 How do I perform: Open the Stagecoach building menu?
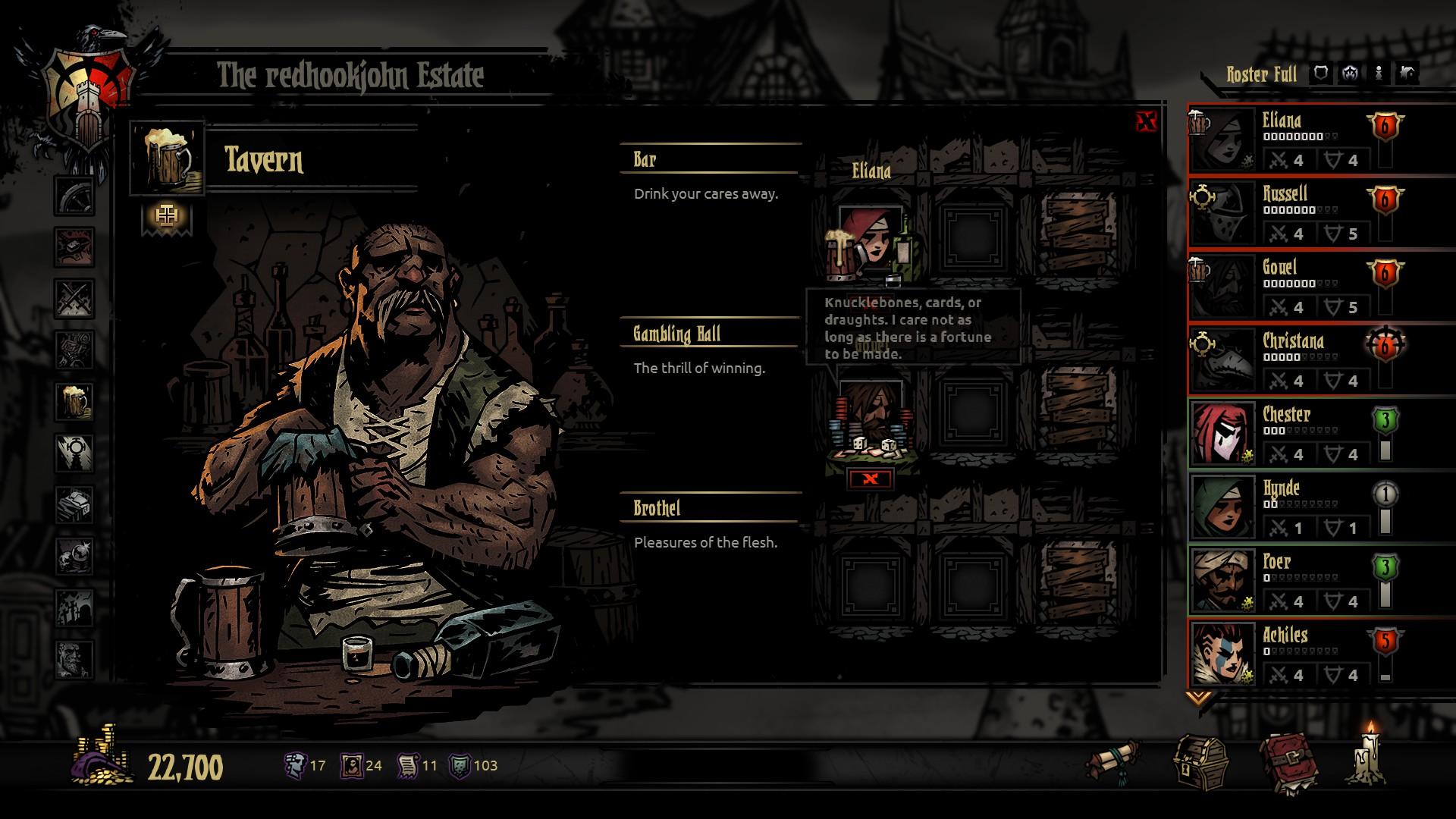pos(73,196)
